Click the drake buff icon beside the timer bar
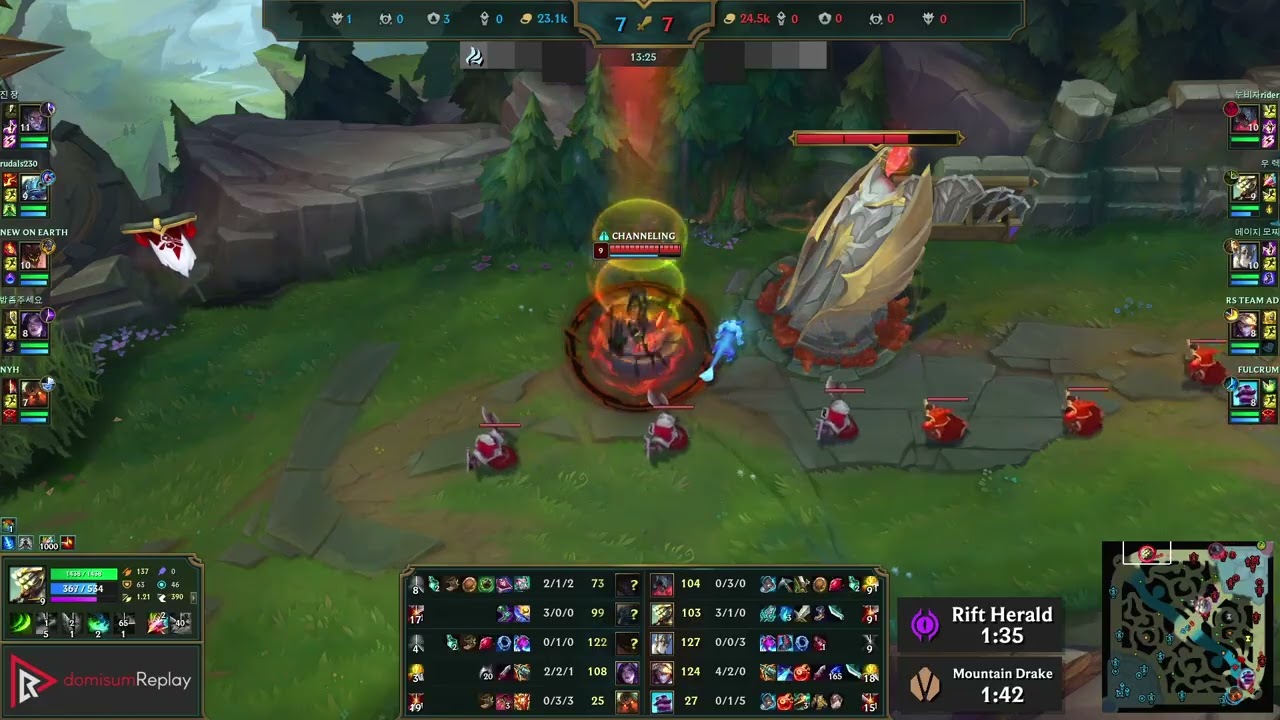Screen dimensions: 1280x720 [475, 57]
